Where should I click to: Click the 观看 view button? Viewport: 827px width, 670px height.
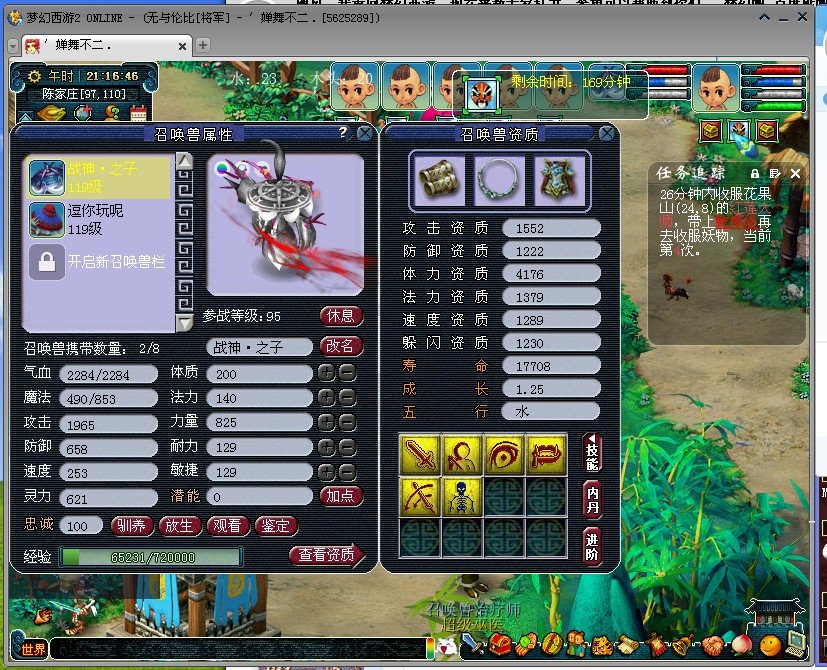tap(228, 525)
